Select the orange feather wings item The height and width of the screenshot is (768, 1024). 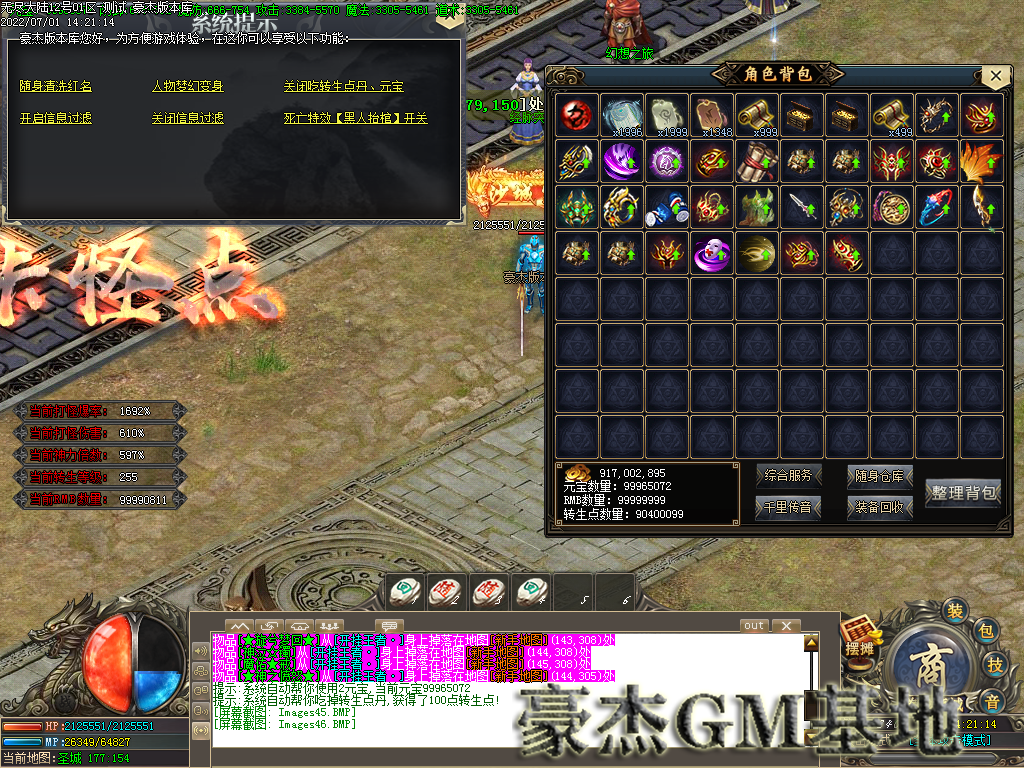(983, 161)
